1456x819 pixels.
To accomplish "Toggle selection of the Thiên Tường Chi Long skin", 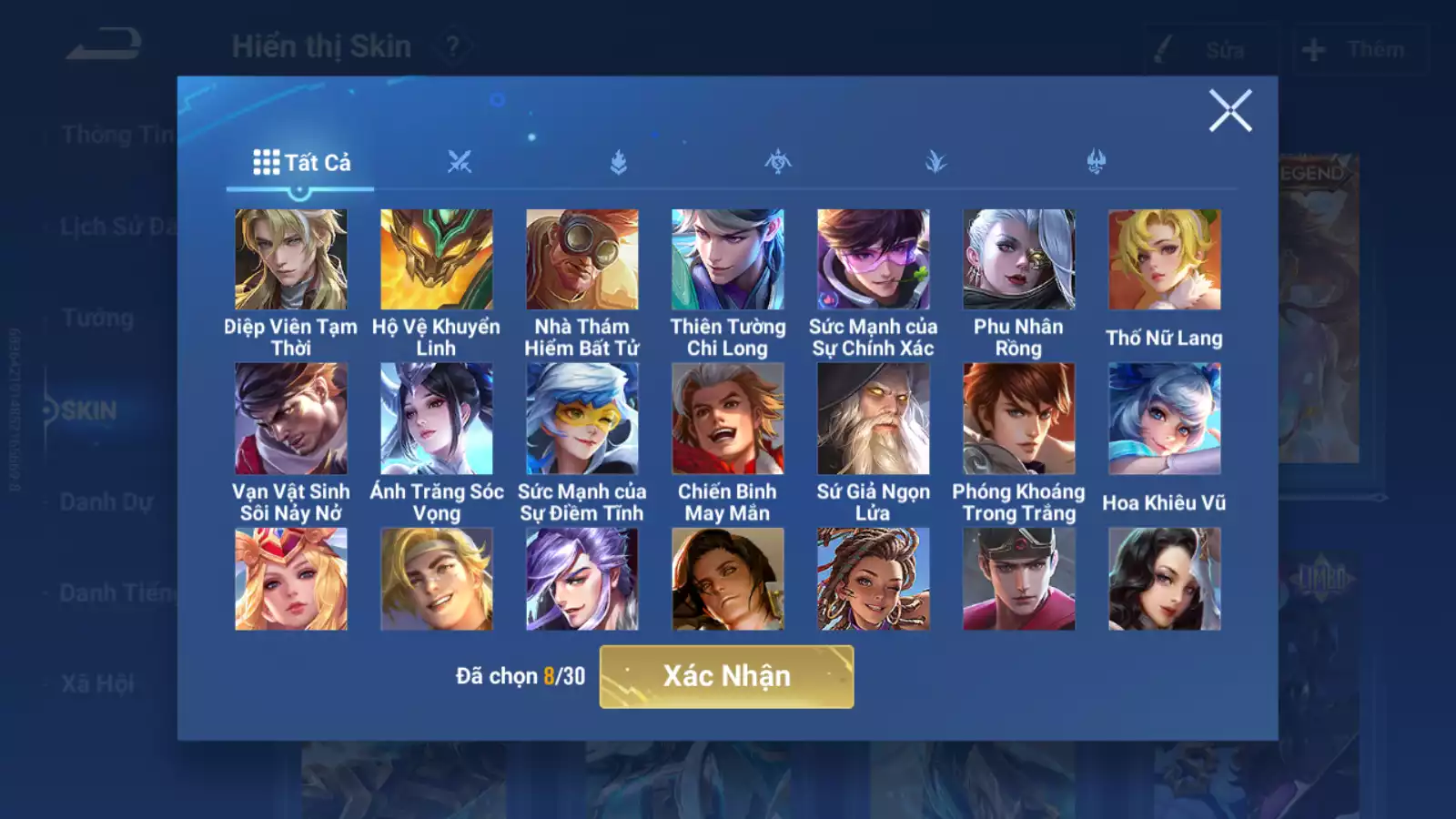I will coord(726,258).
